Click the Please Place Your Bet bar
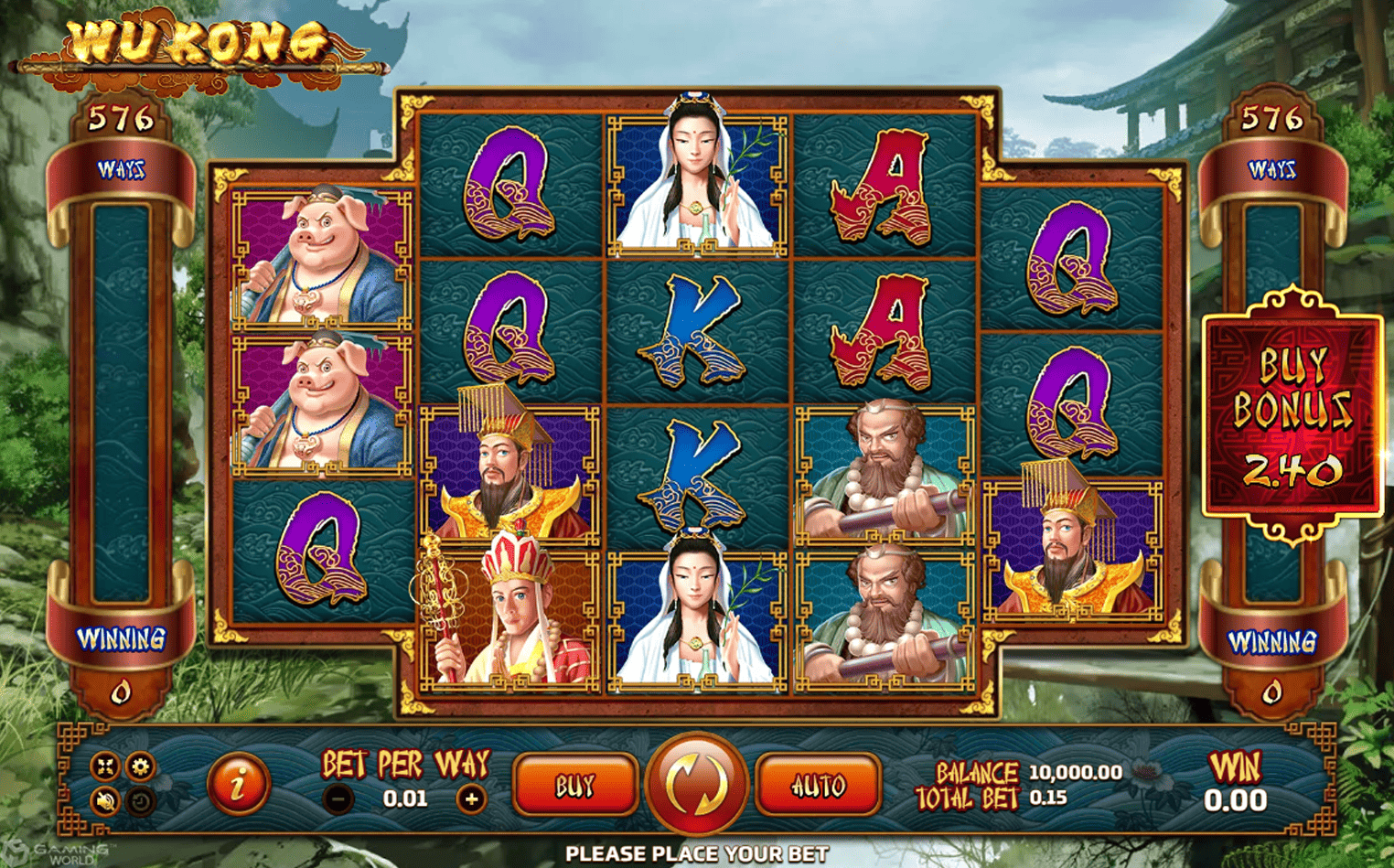The width and height of the screenshot is (1394, 868). click(x=697, y=854)
